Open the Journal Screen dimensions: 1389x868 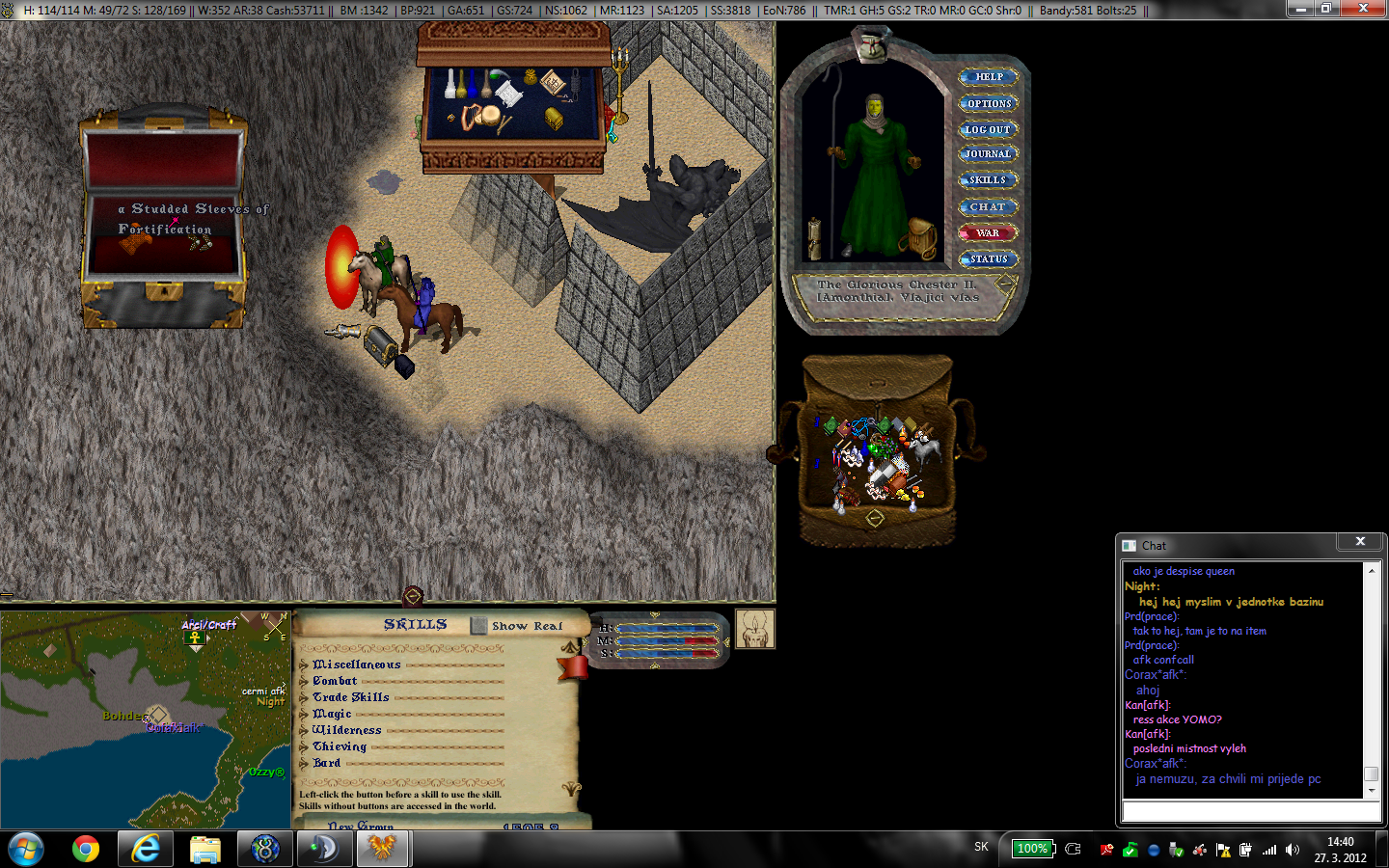coord(988,154)
